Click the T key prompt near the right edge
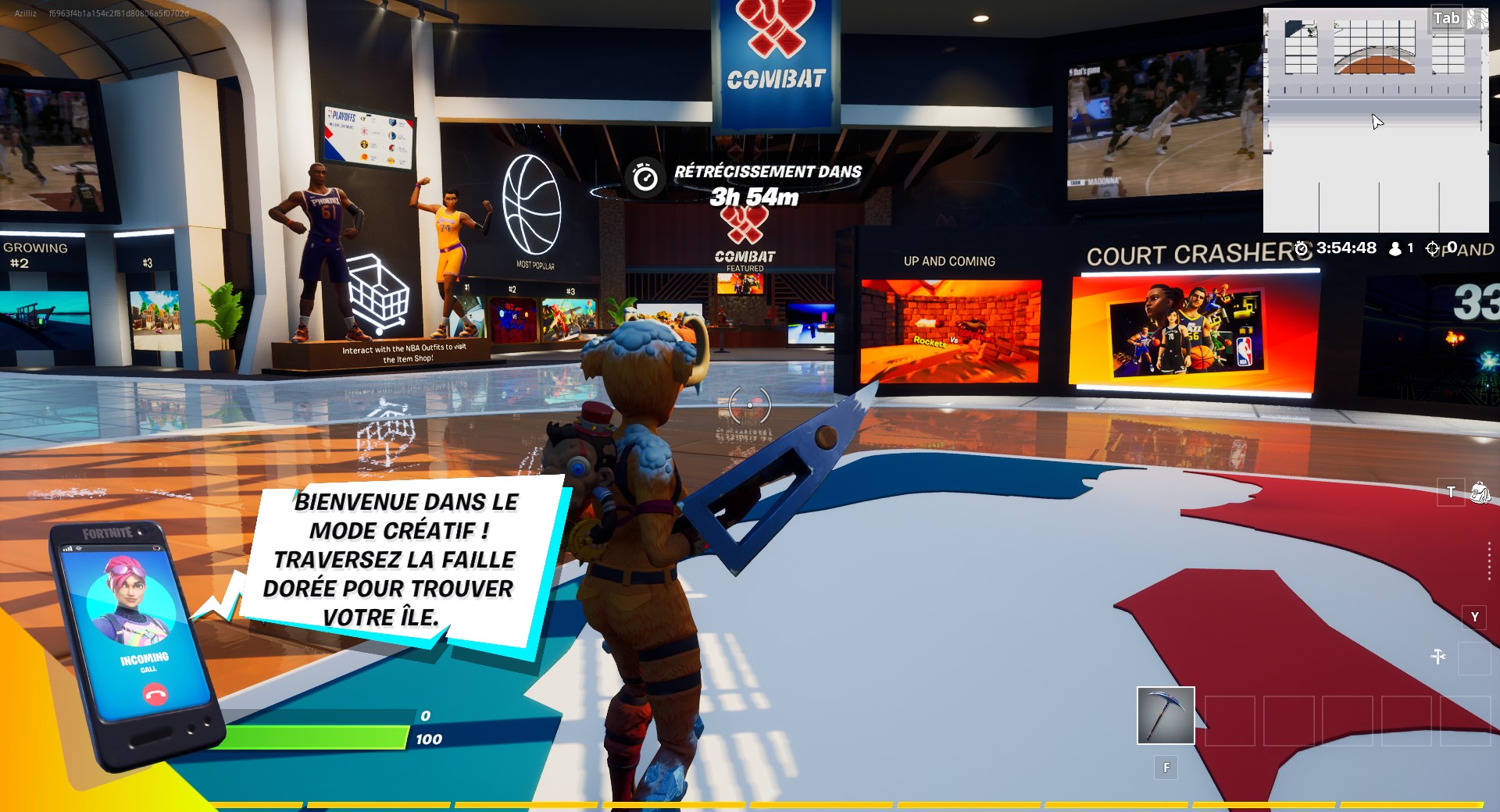Image resolution: width=1500 pixels, height=812 pixels. 1450,493
